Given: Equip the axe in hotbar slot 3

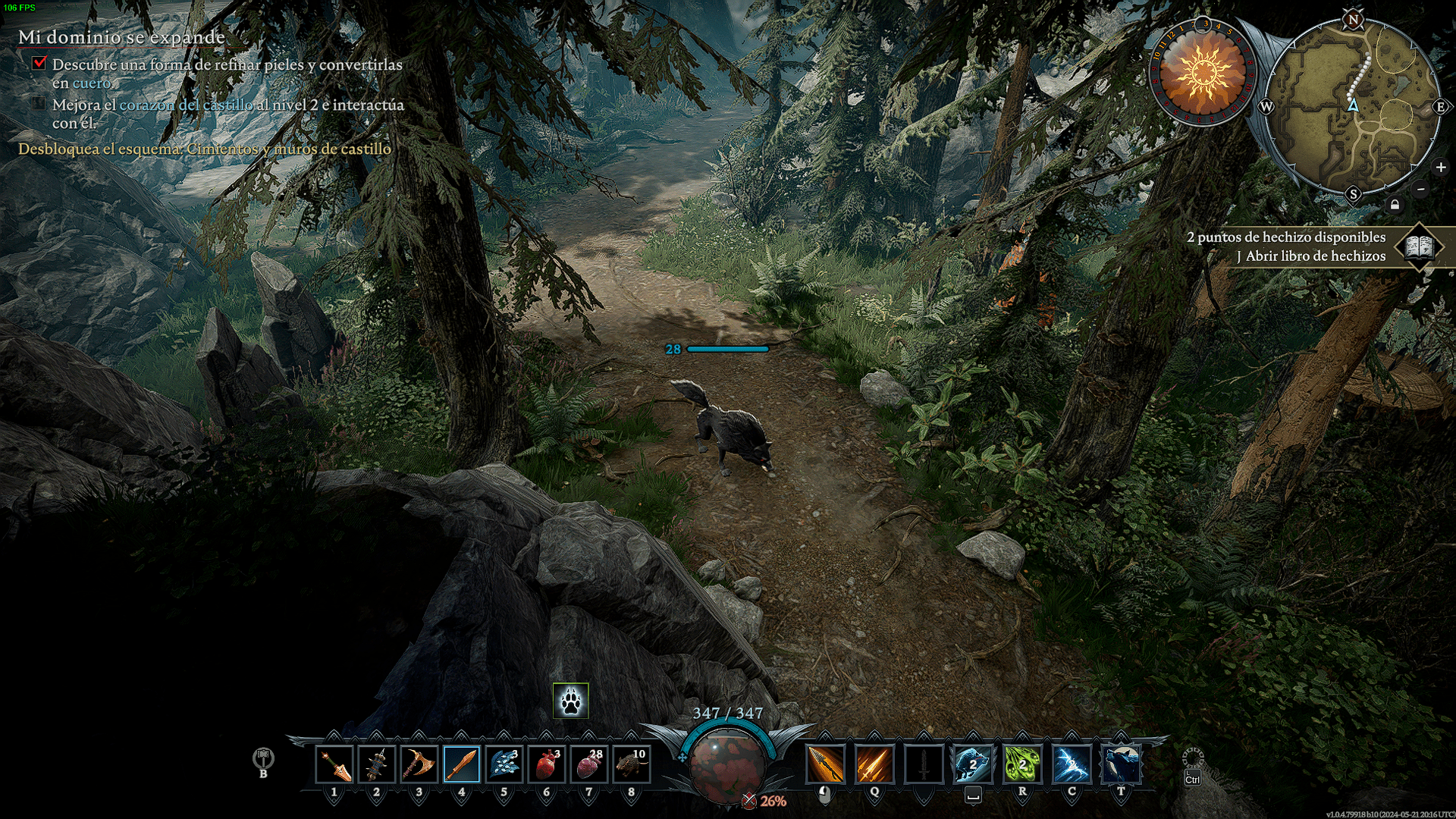Looking at the screenshot, I should coord(419,764).
